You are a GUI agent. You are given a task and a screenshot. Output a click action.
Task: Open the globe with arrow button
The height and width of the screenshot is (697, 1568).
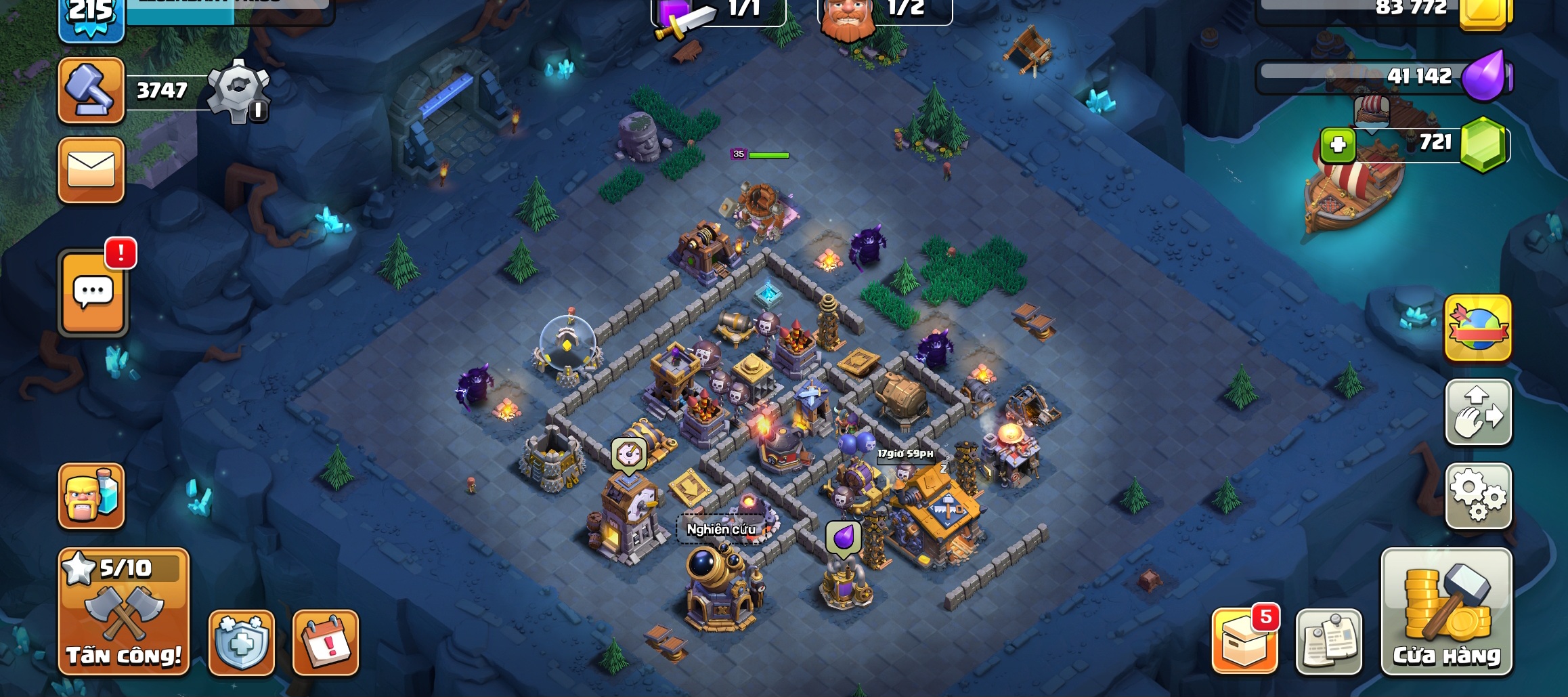1478,329
